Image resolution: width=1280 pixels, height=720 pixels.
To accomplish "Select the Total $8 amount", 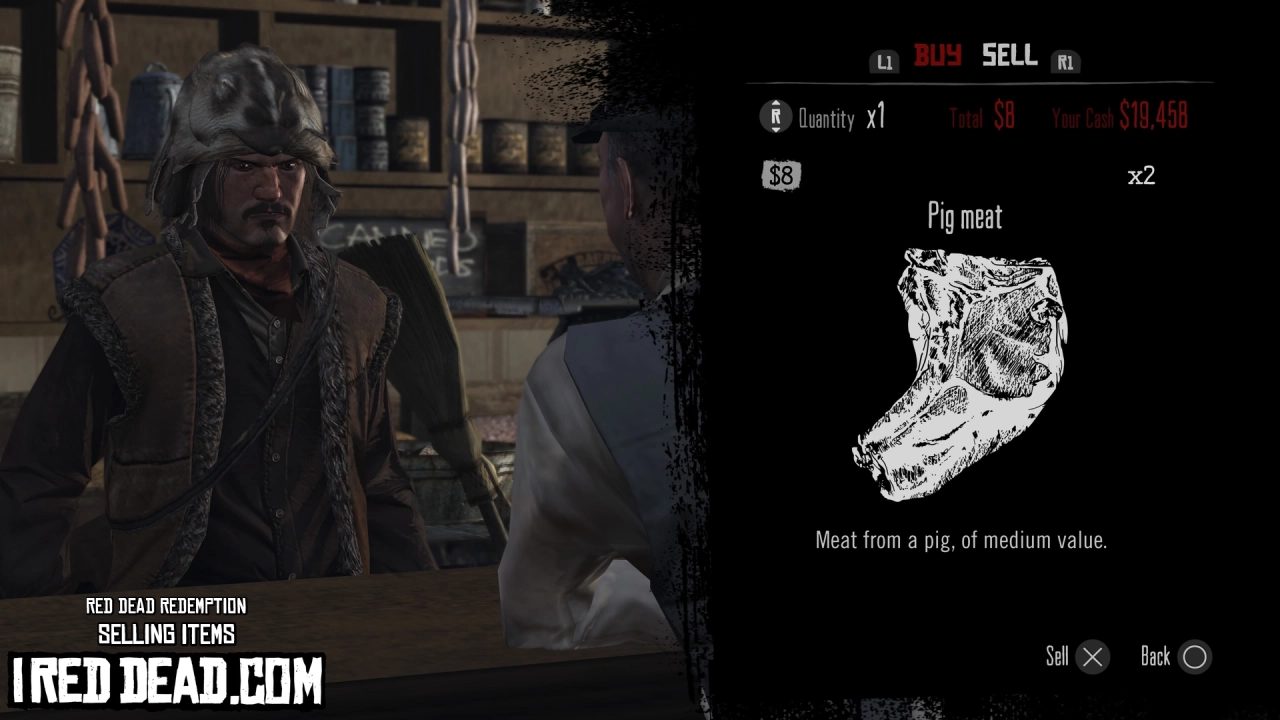I will [979, 116].
